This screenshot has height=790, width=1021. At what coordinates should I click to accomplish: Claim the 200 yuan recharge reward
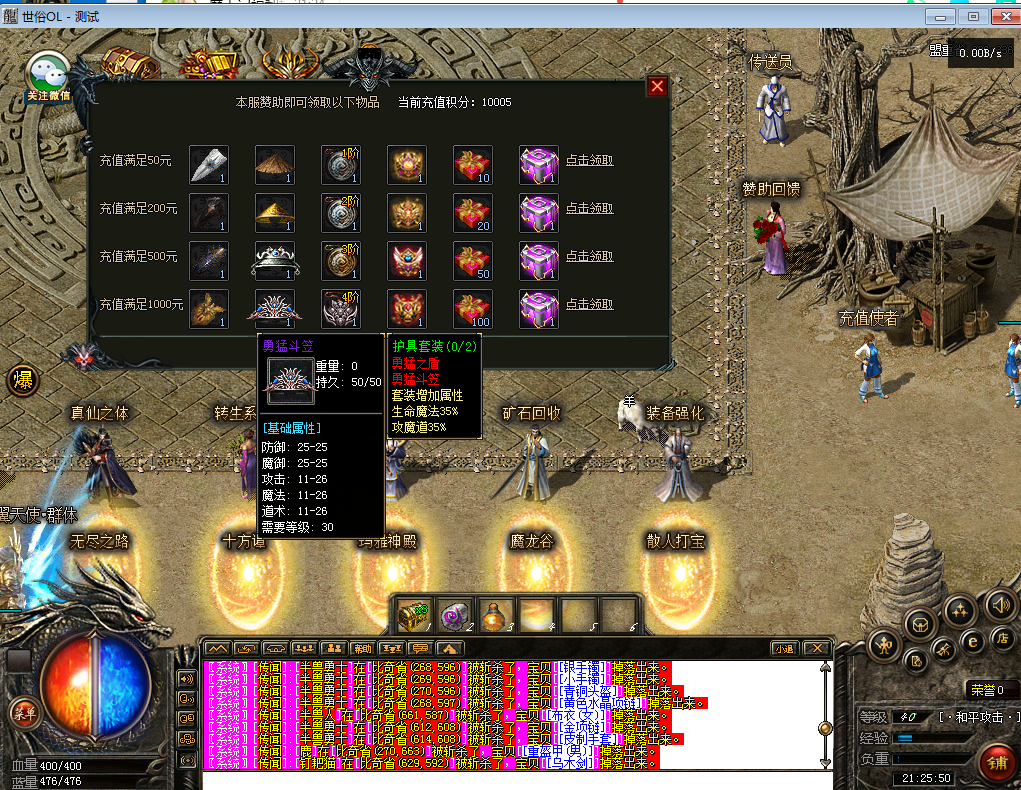tap(589, 208)
